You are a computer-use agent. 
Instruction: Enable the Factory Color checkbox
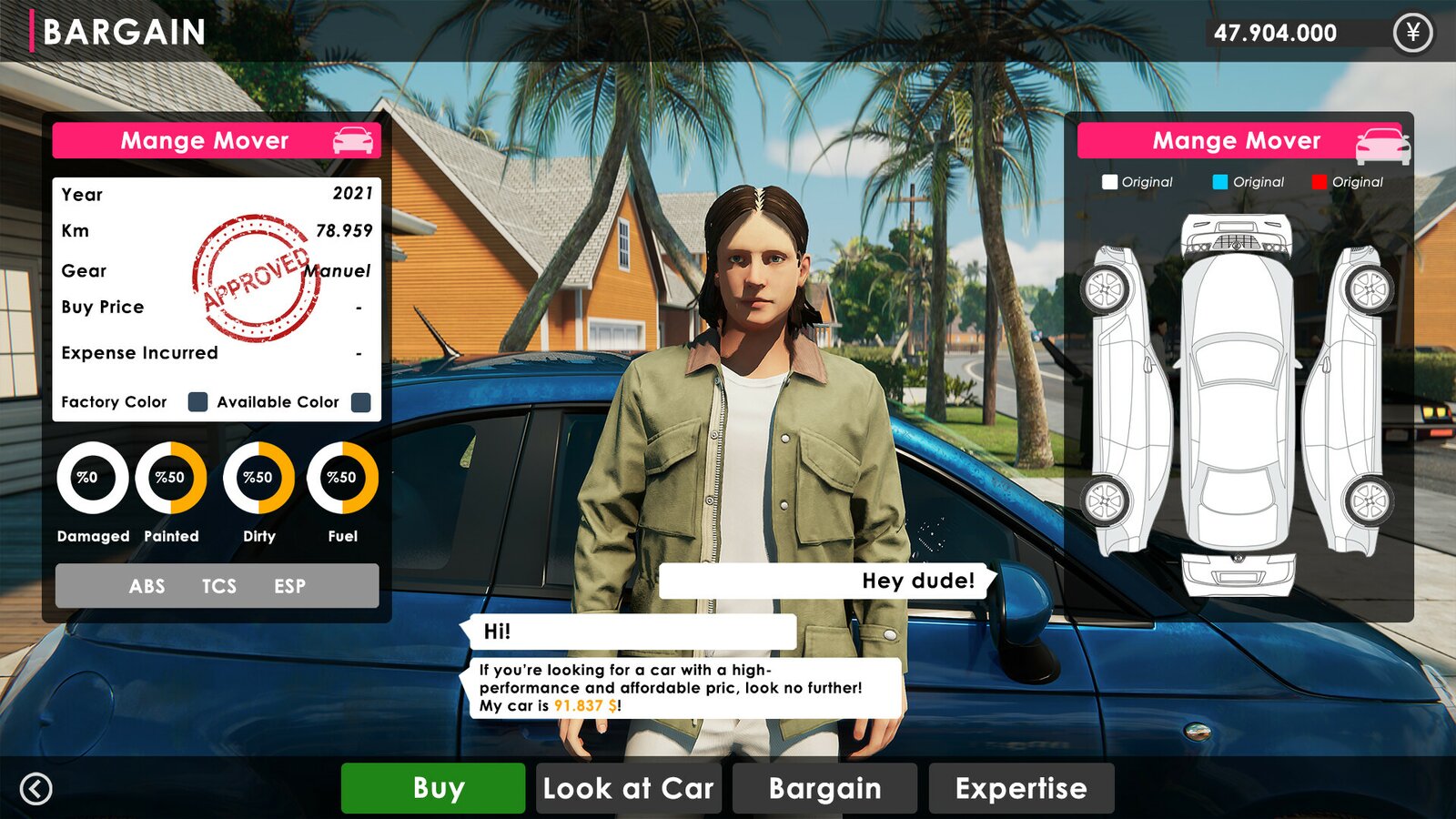197,401
